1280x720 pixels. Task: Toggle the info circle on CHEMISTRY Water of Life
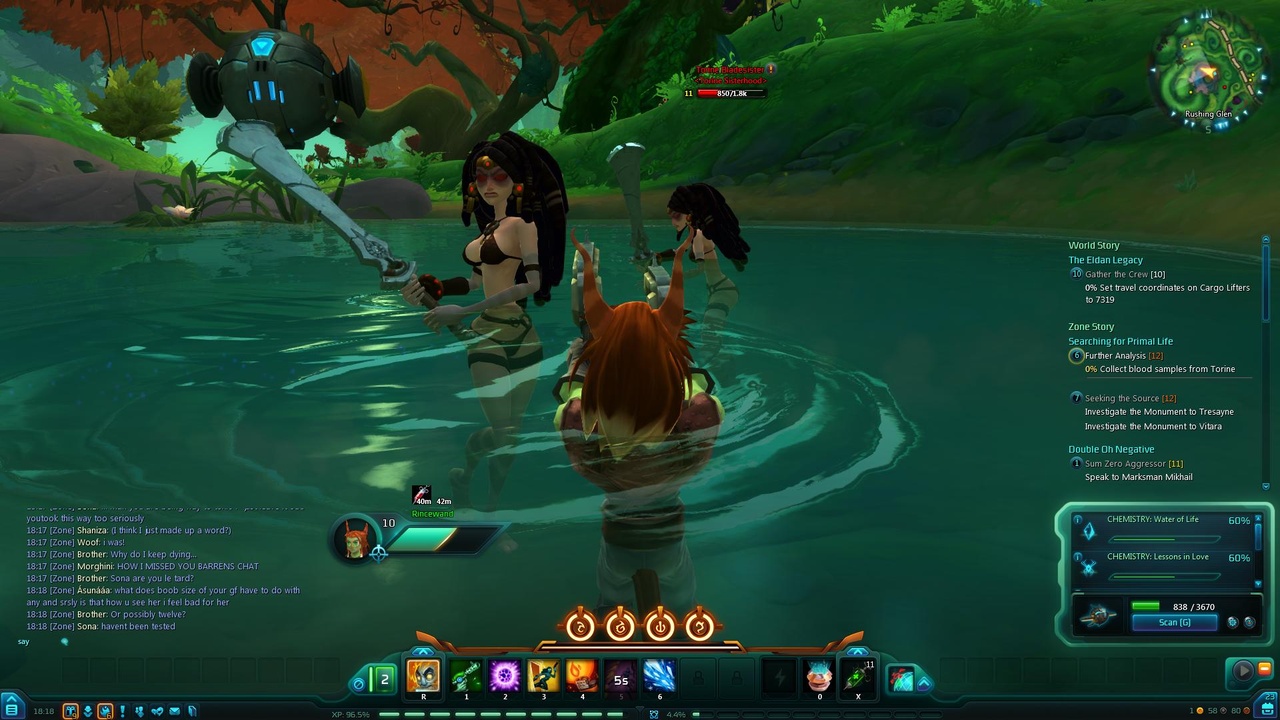tap(1077, 519)
